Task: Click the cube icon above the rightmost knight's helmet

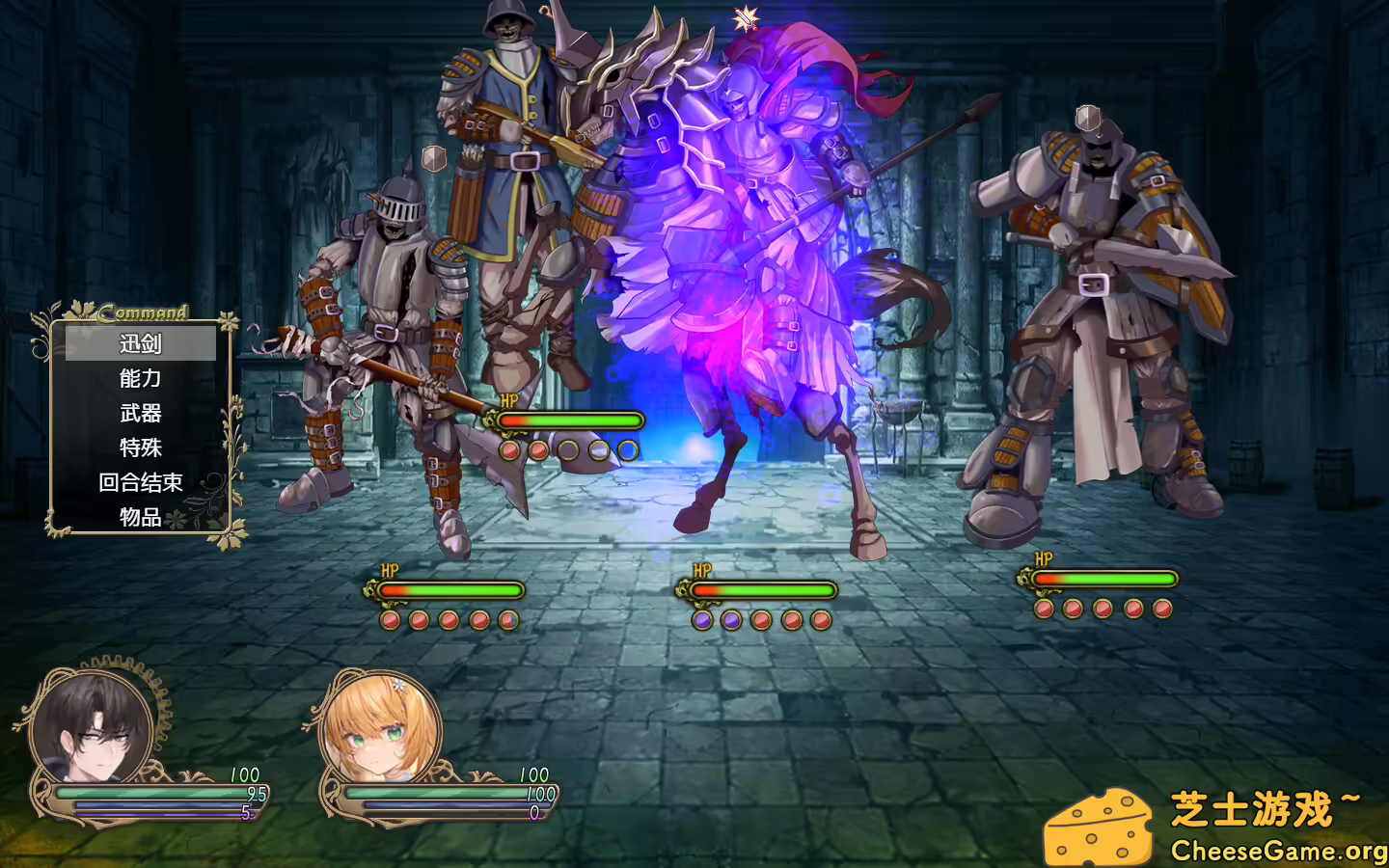Action: click(1089, 119)
